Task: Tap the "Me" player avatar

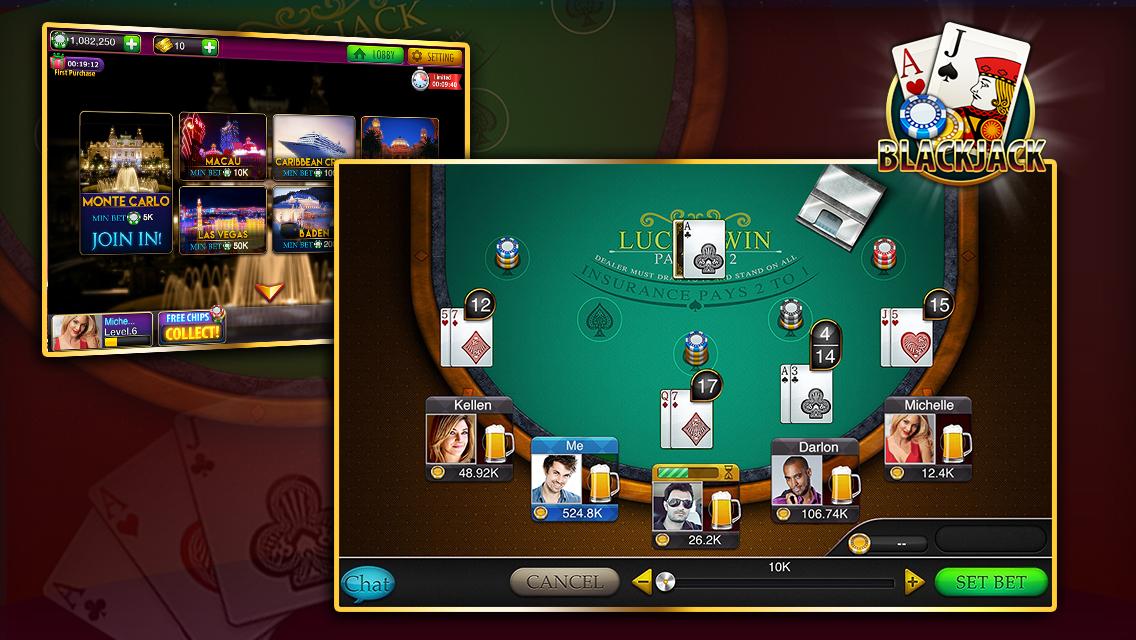Action: tap(556, 480)
